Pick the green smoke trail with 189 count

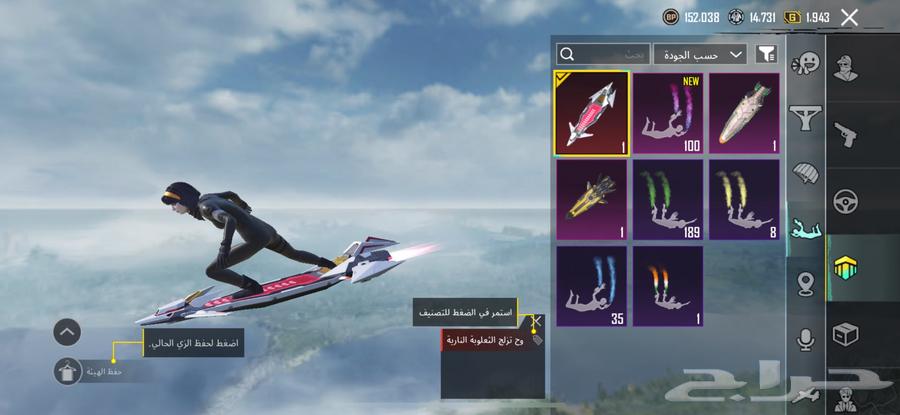tap(667, 199)
